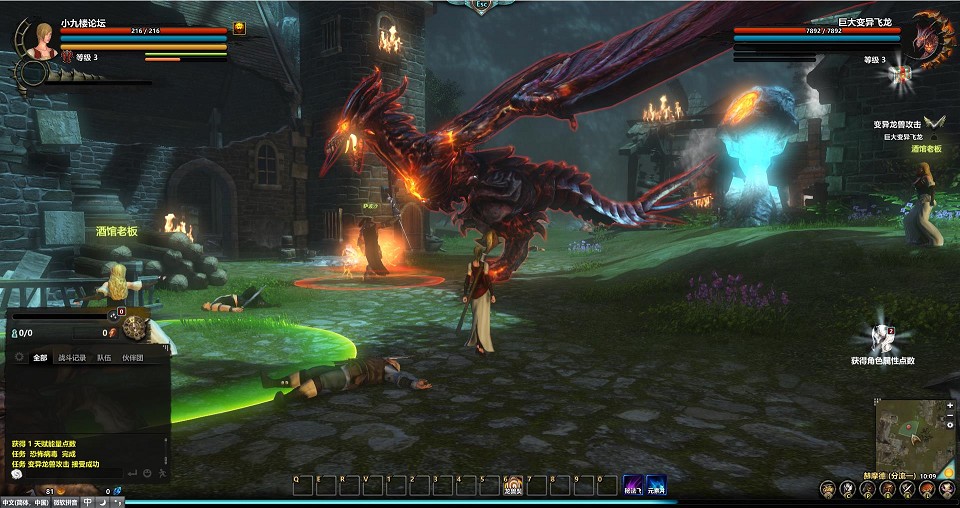Screen dimensions: 960x508
Task: Open the 伙伴团 chat tab
Action: tap(133, 357)
